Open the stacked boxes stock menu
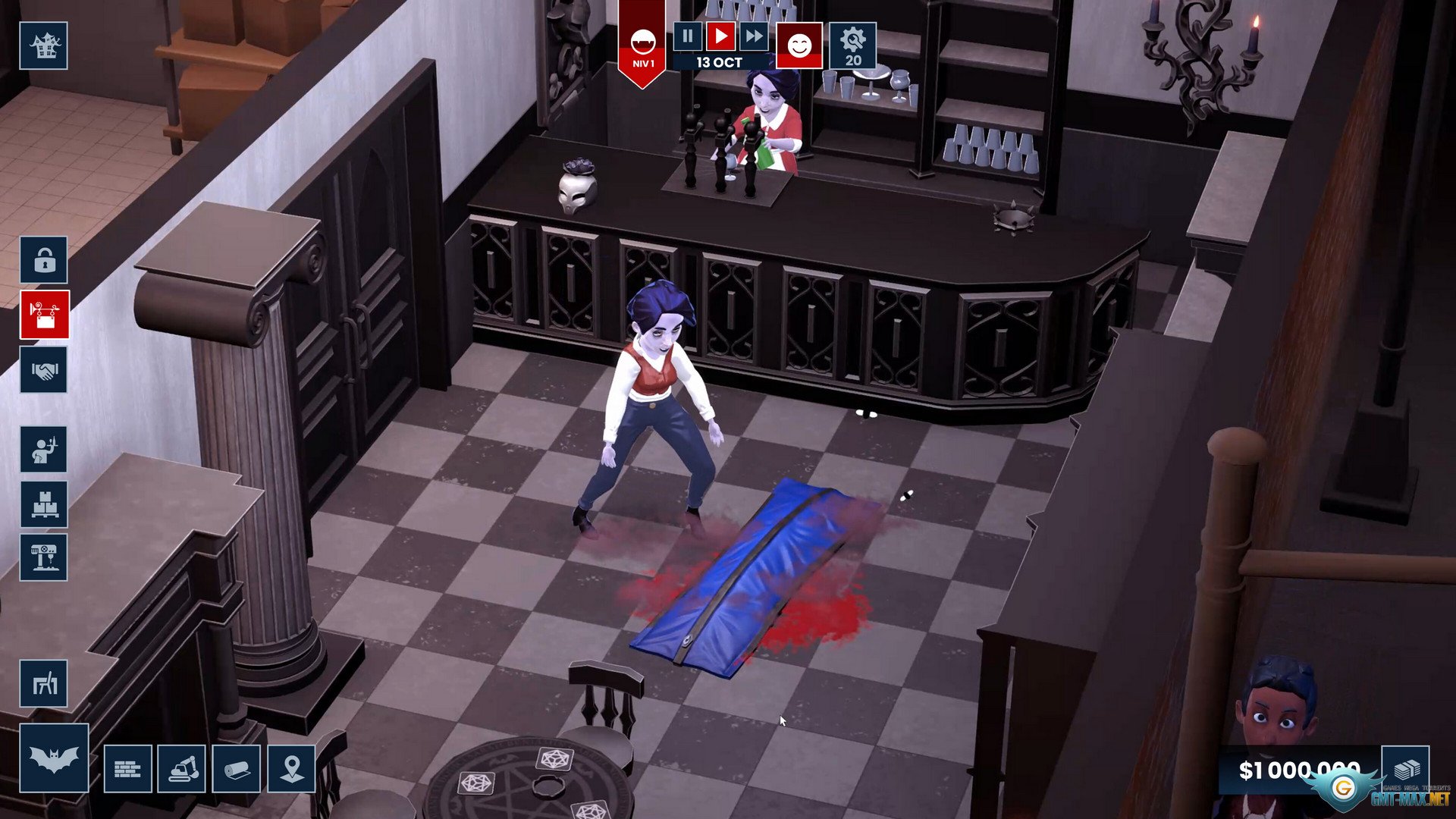 (44, 504)
